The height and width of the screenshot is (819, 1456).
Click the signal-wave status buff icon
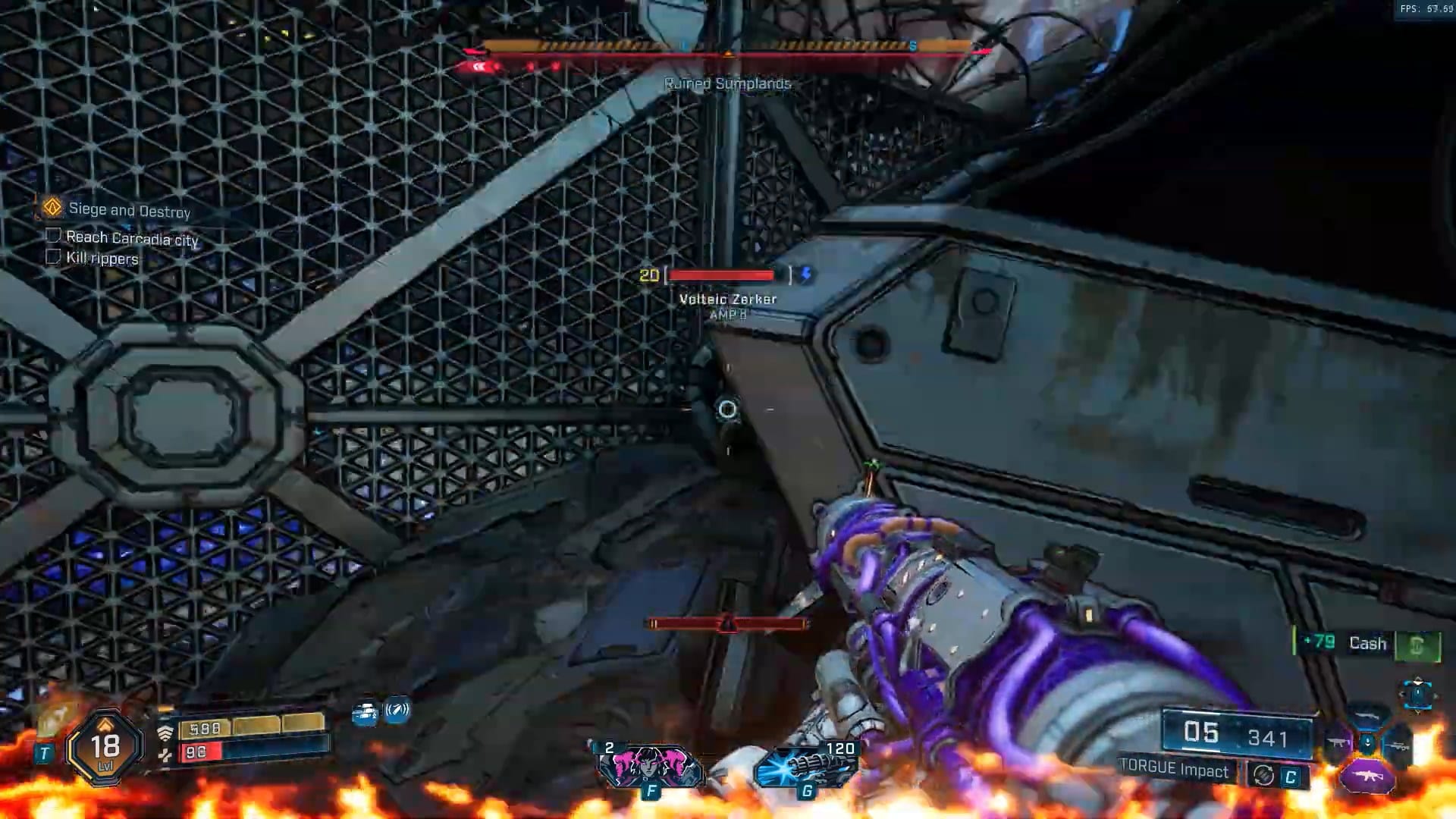pyautogui.click(x=397, y=711)
